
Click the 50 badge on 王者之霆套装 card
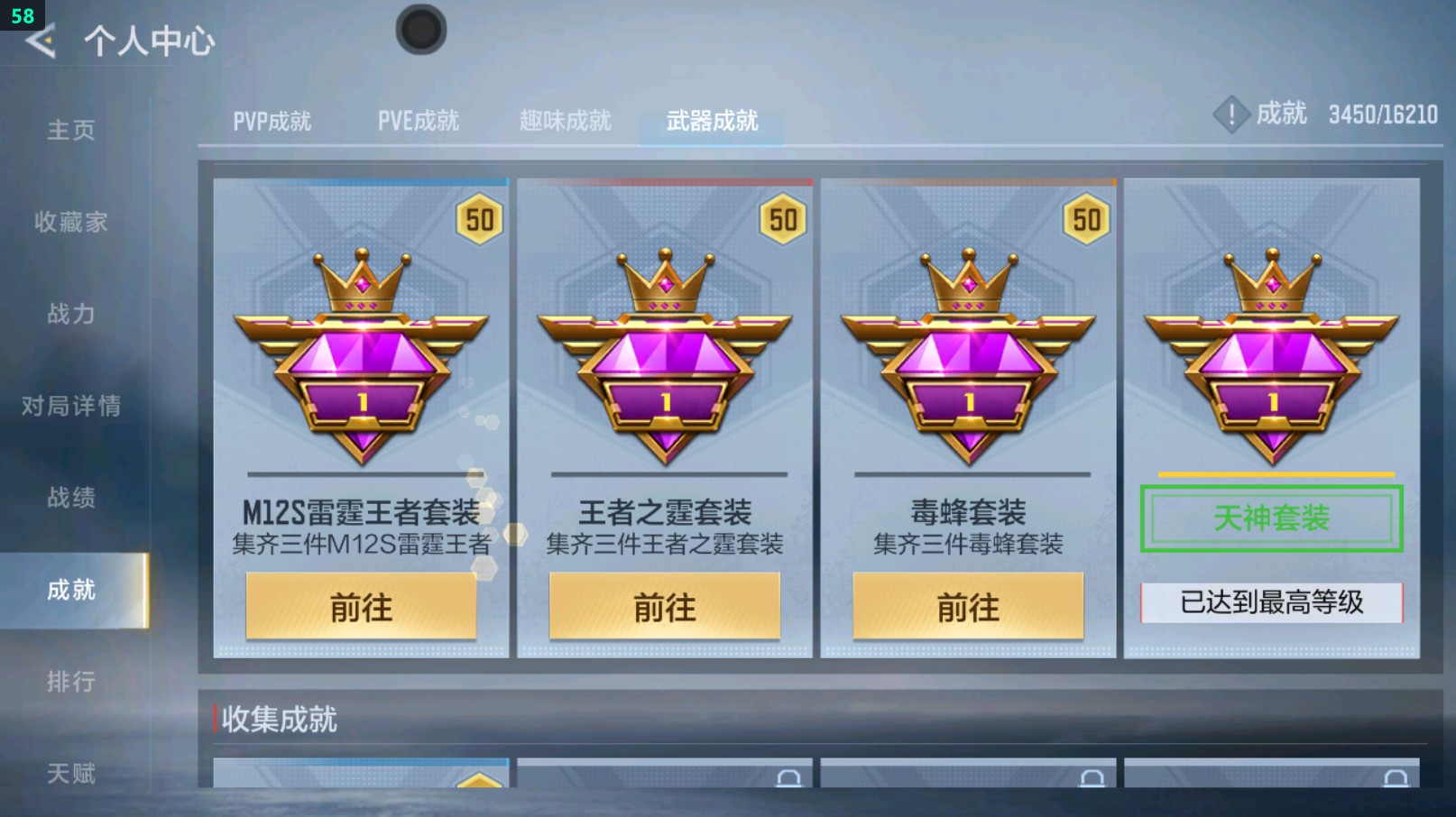pyautogui.click(x=783, y=219)
